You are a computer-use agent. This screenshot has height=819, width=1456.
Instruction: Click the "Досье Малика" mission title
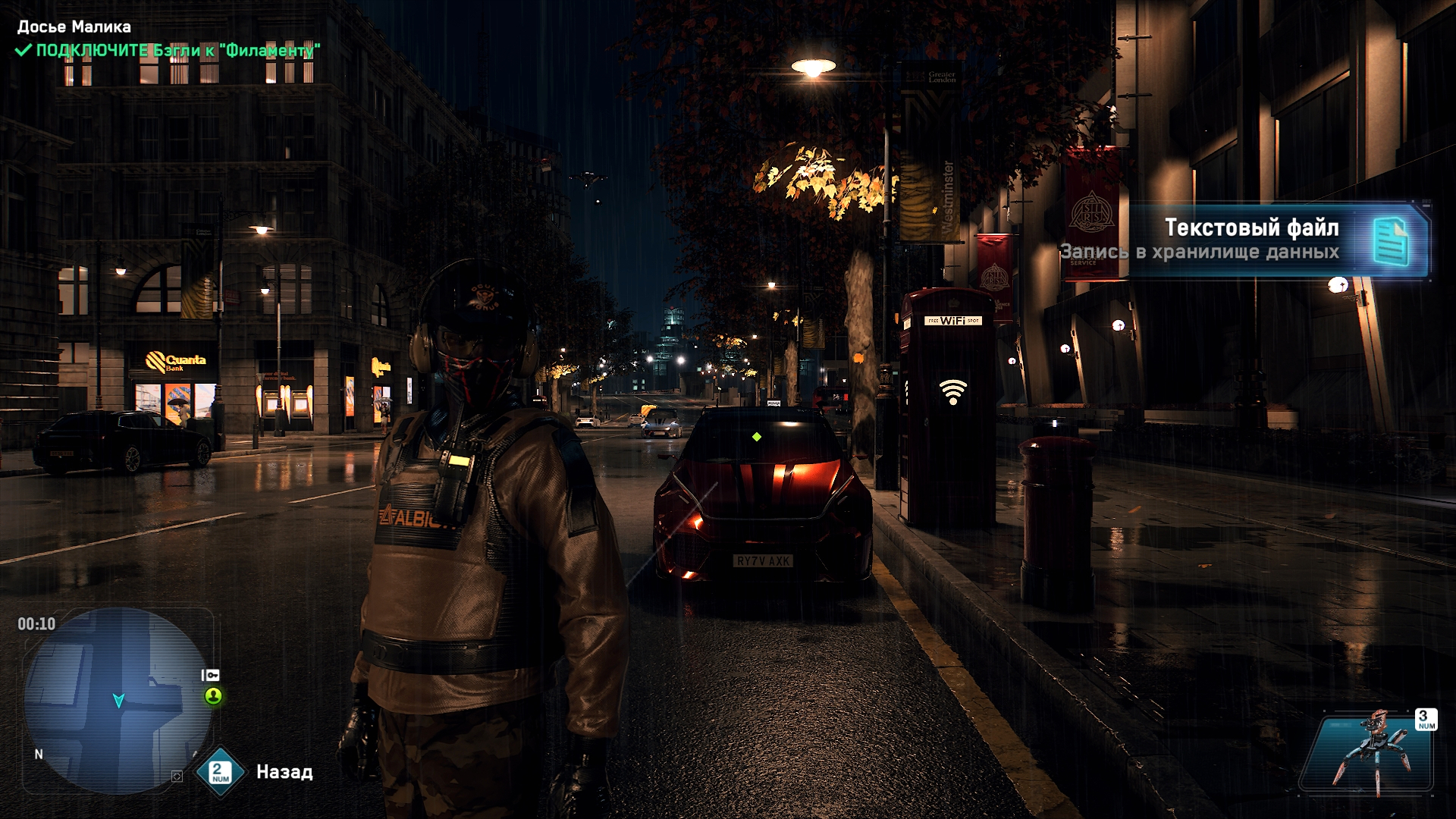(74, 27)
